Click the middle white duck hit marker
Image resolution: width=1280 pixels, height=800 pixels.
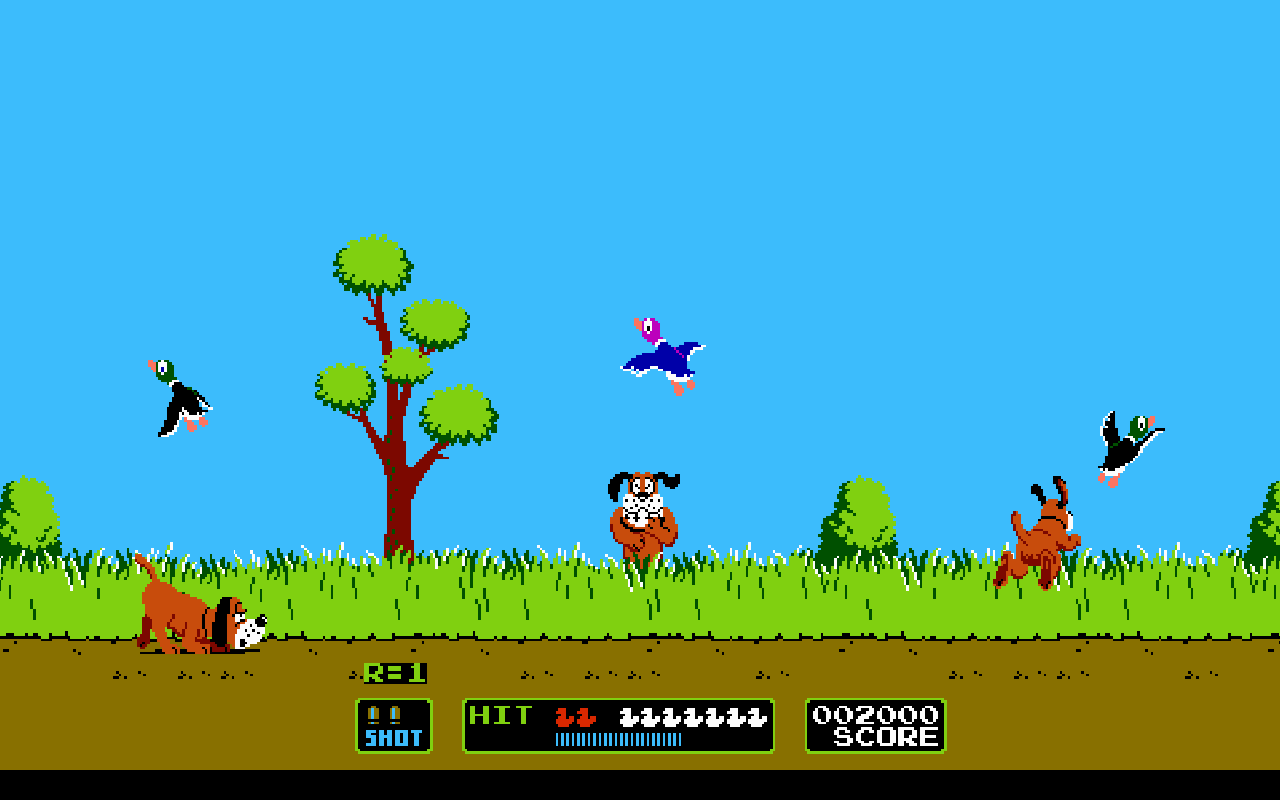point(692,716)
